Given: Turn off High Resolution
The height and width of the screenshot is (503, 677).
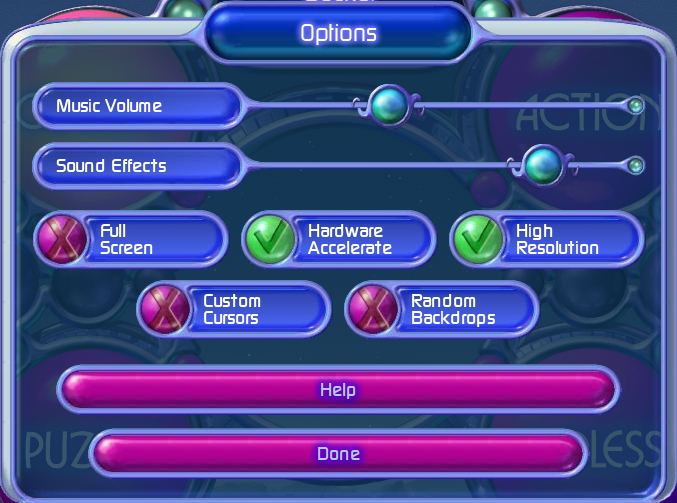Looking at the screenshot, I should (476, 240).
